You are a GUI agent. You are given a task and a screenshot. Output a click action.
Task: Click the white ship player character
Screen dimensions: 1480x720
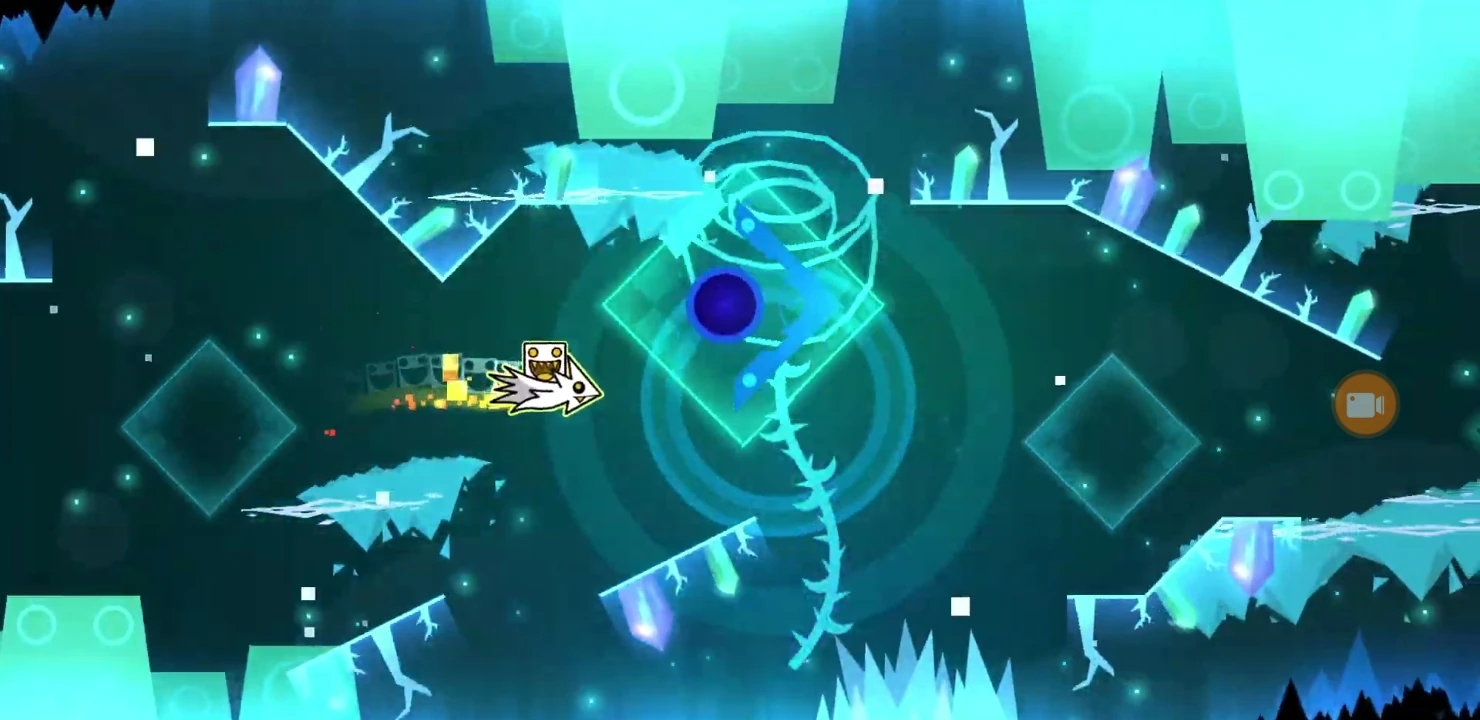[548, 380]
